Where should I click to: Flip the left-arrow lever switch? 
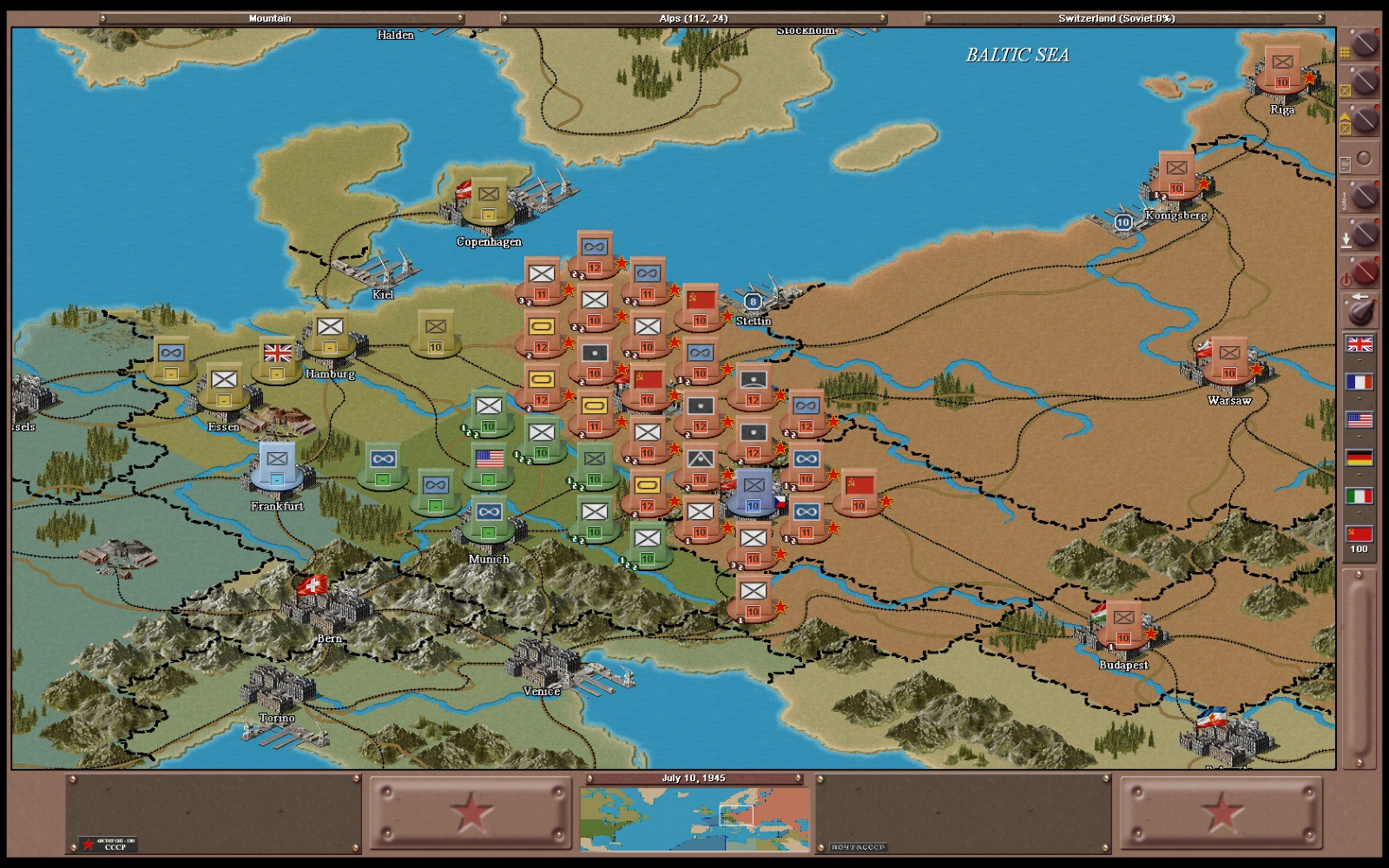click(1360, 310)
